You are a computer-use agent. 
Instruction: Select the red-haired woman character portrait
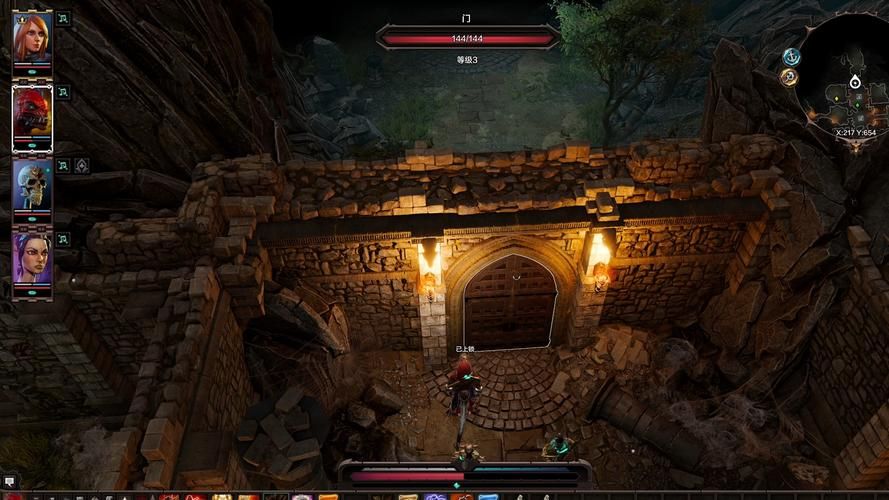[x=31, y=37]
